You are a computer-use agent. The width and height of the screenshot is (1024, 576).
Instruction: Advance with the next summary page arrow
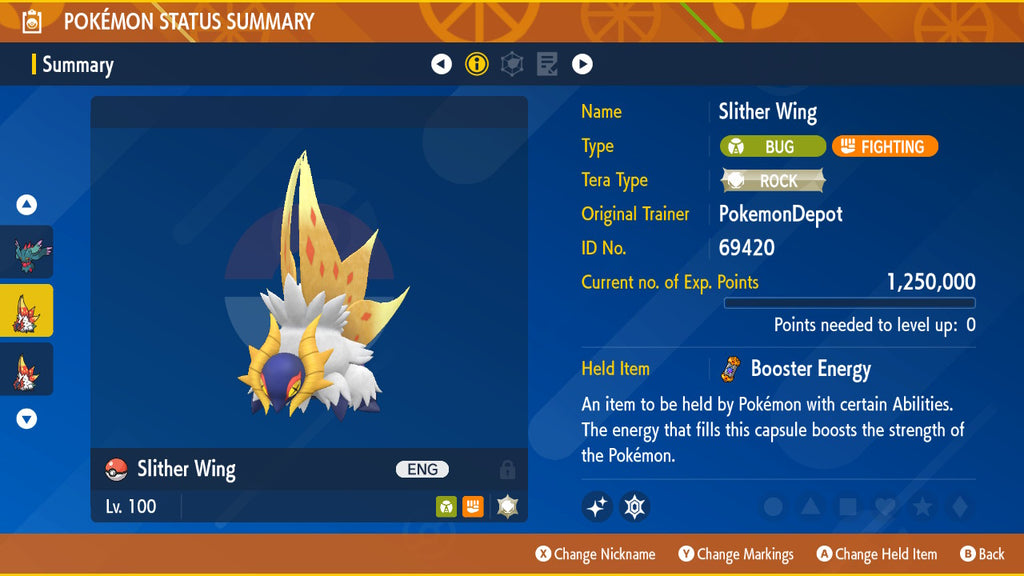click(x=582, y=64)
